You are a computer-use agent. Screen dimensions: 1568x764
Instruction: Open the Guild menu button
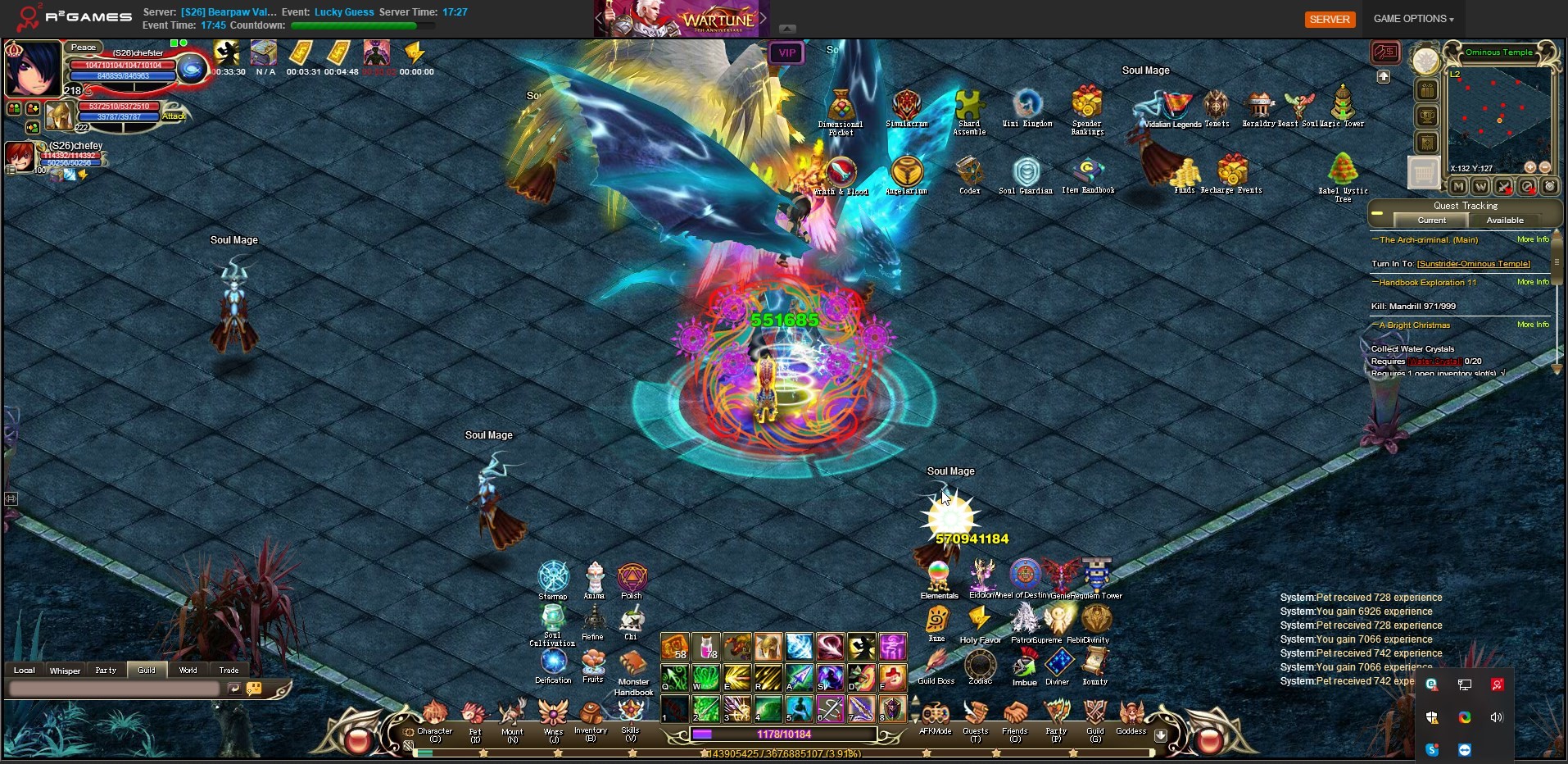(x=1095, y=715)
